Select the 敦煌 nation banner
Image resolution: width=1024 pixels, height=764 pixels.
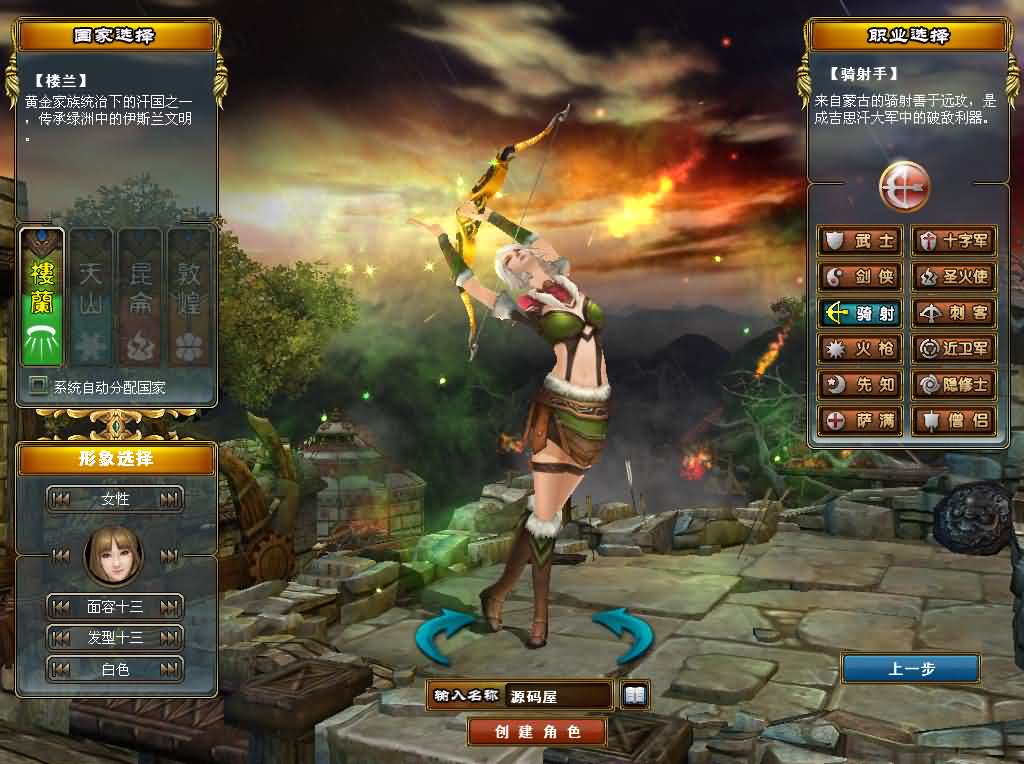[189, 297]
